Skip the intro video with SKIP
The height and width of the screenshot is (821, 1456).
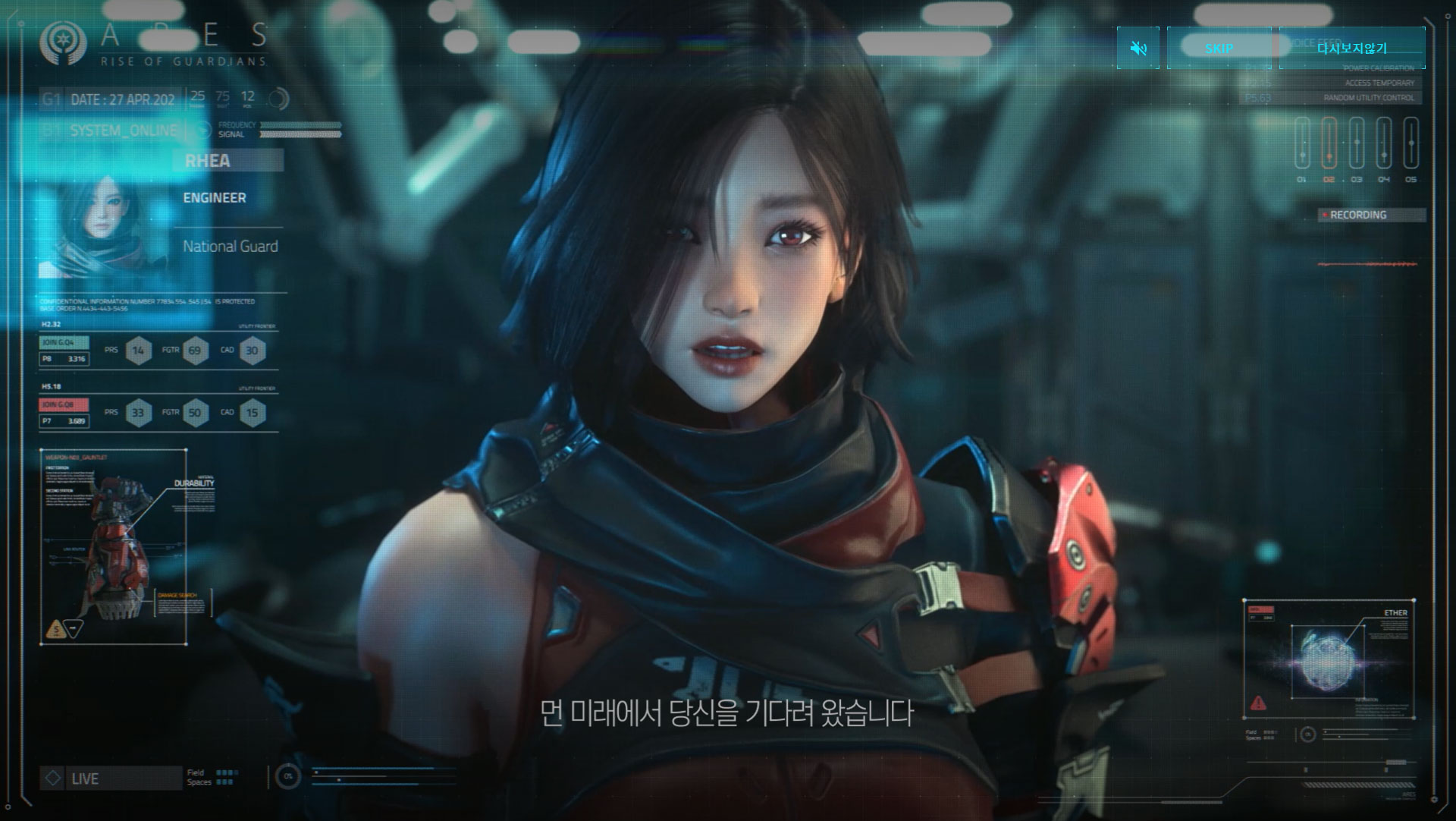(1219, 49)
